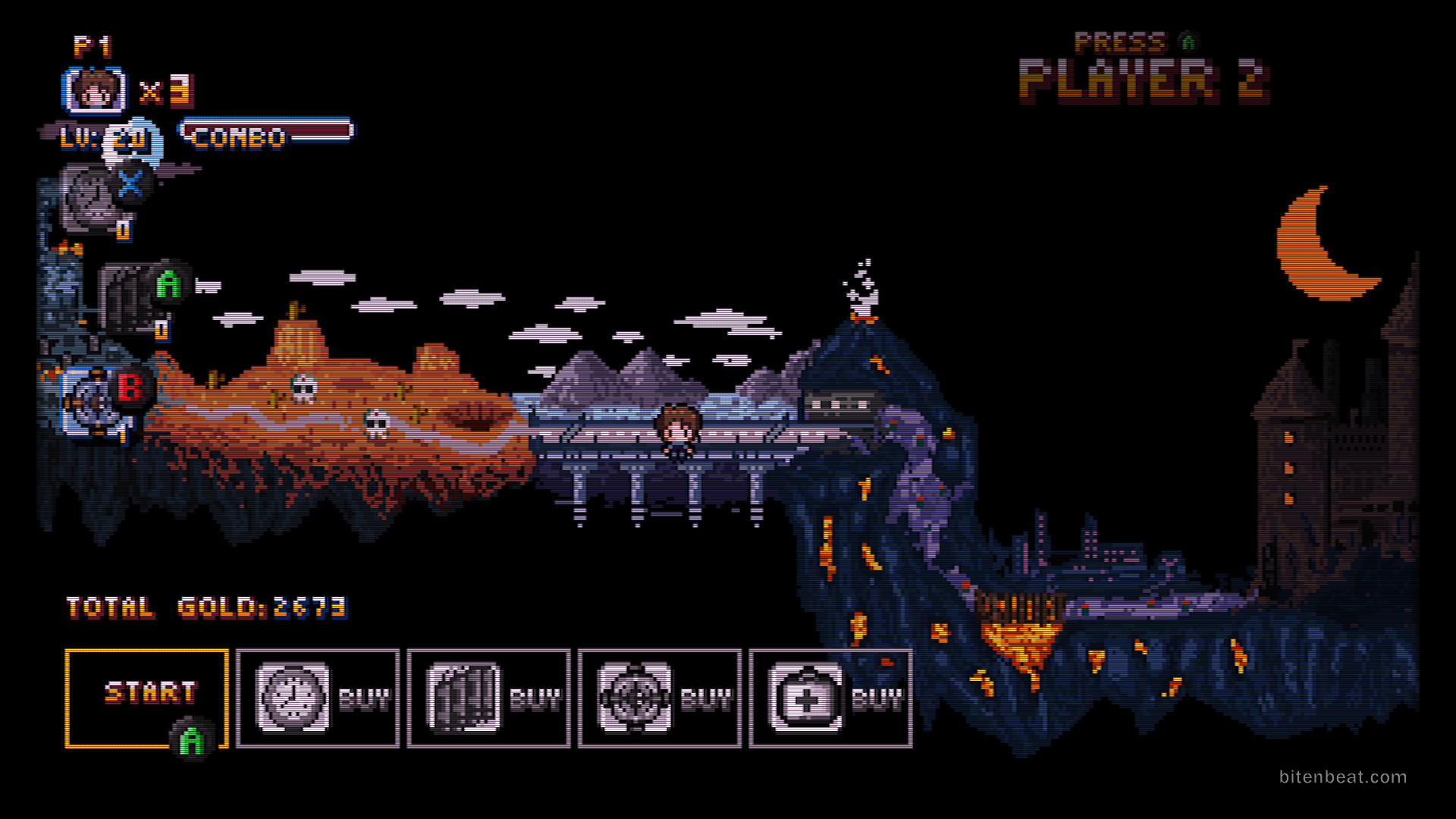Buy the crosshair target item
The image size is (1456, 819).
pos(660,698)
